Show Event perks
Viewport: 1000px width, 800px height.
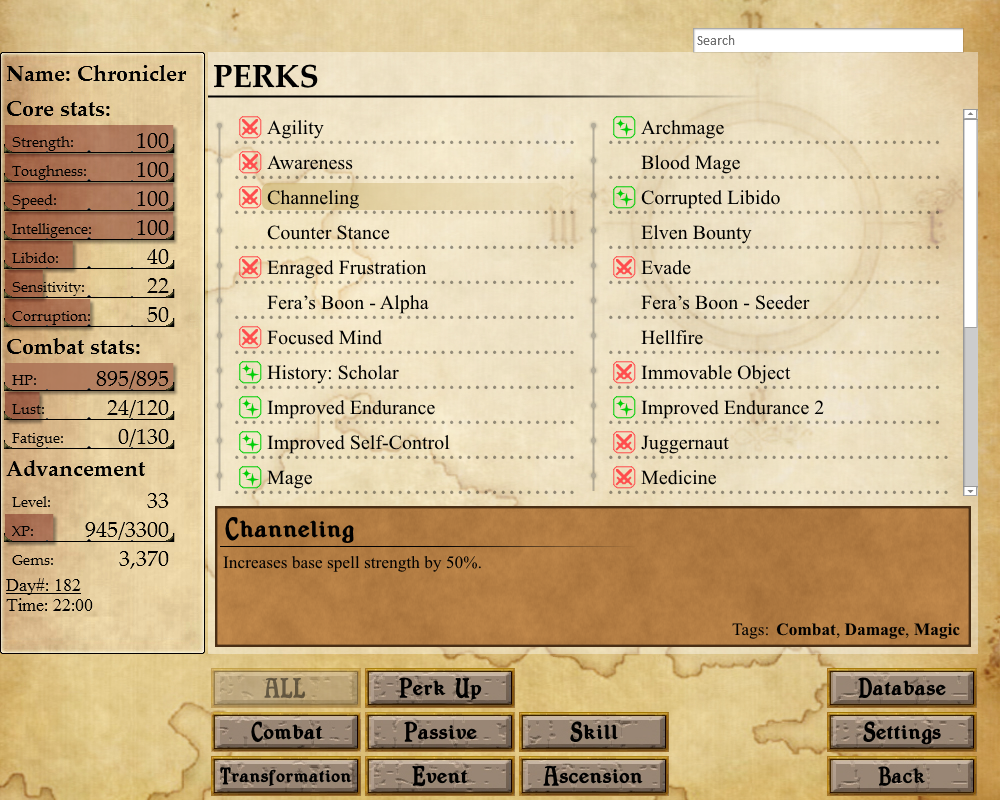pyautogui.click(x=440, y=776)
